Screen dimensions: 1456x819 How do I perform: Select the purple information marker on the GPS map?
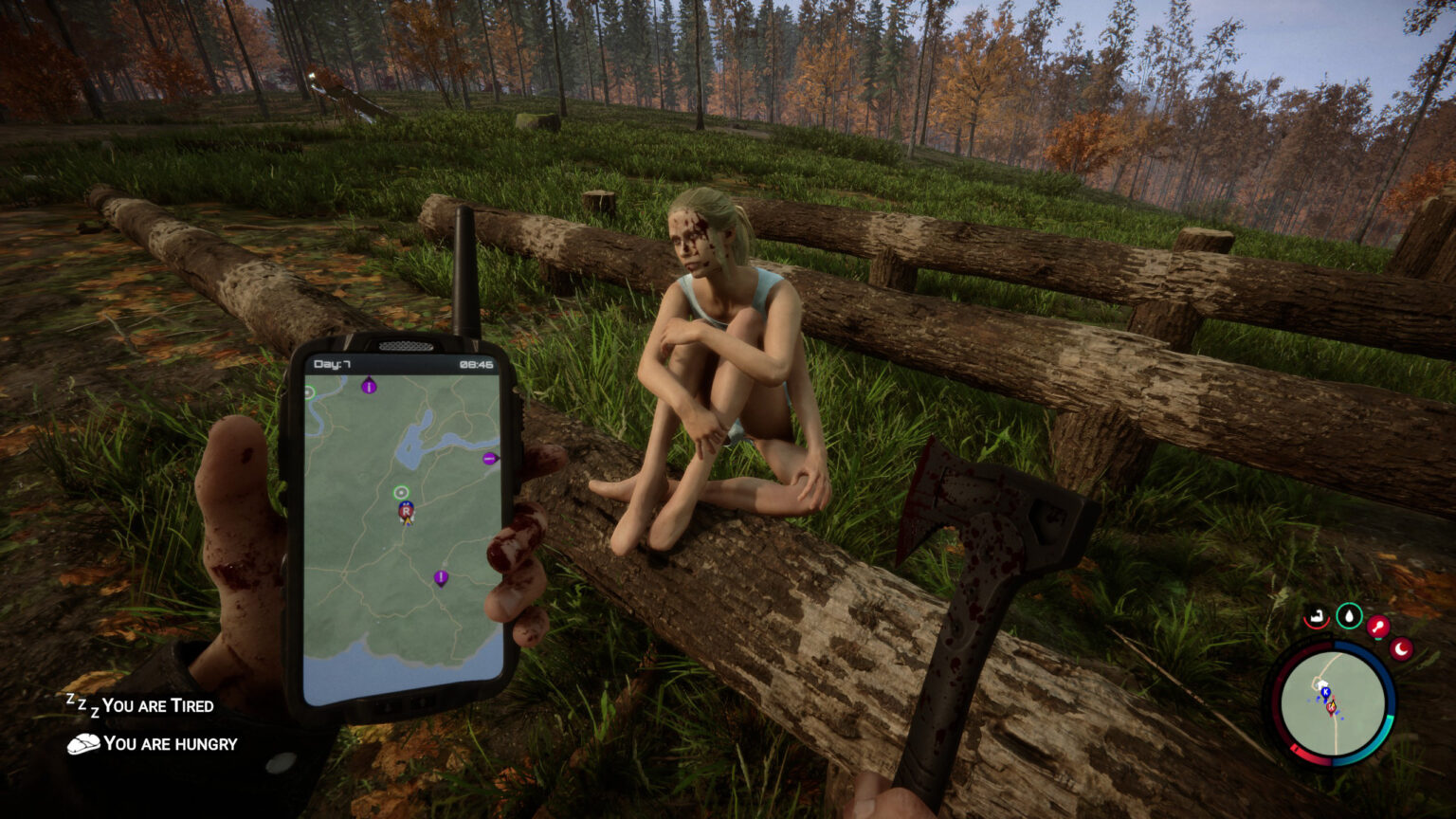368,387
